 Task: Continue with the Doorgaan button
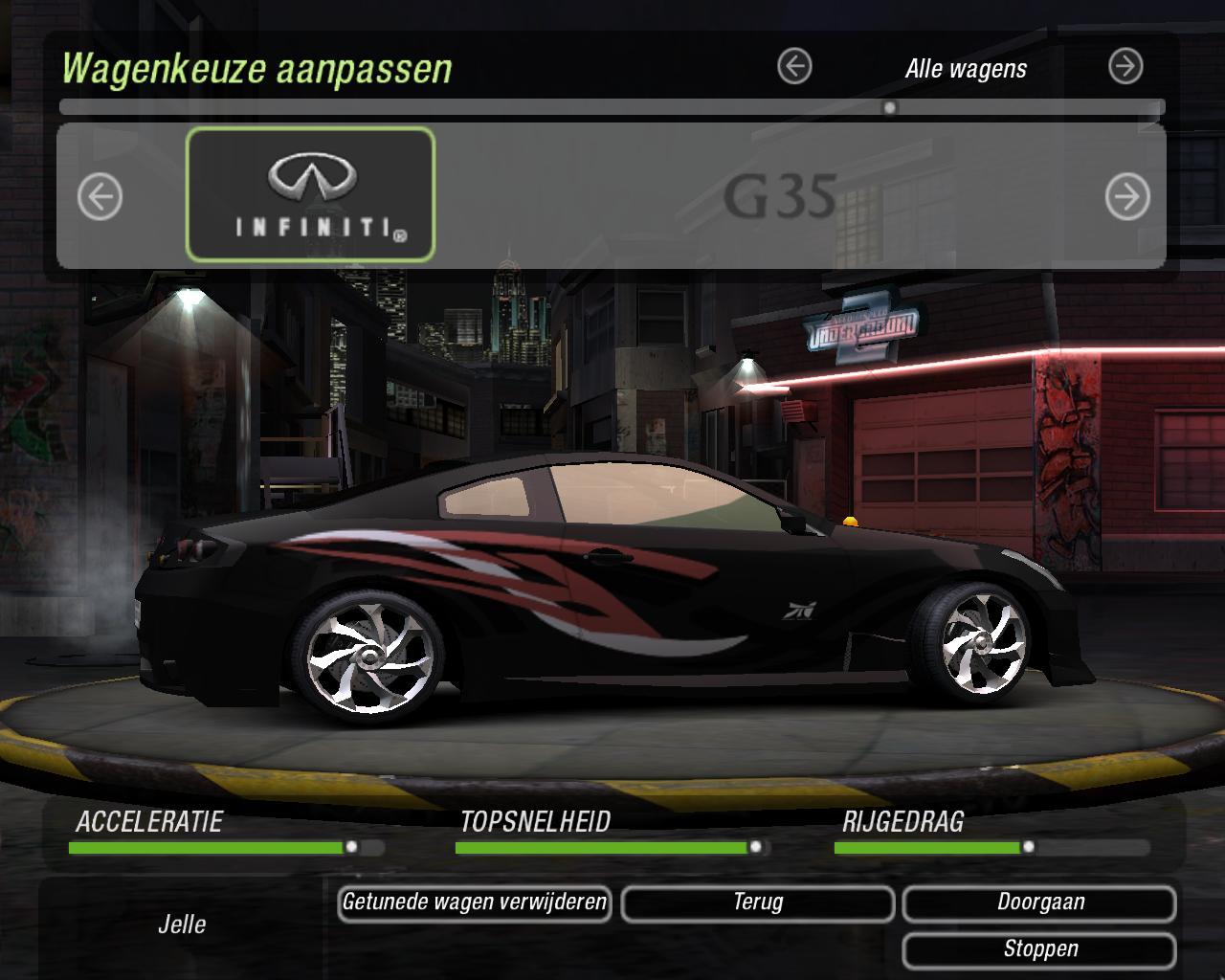1039,902
